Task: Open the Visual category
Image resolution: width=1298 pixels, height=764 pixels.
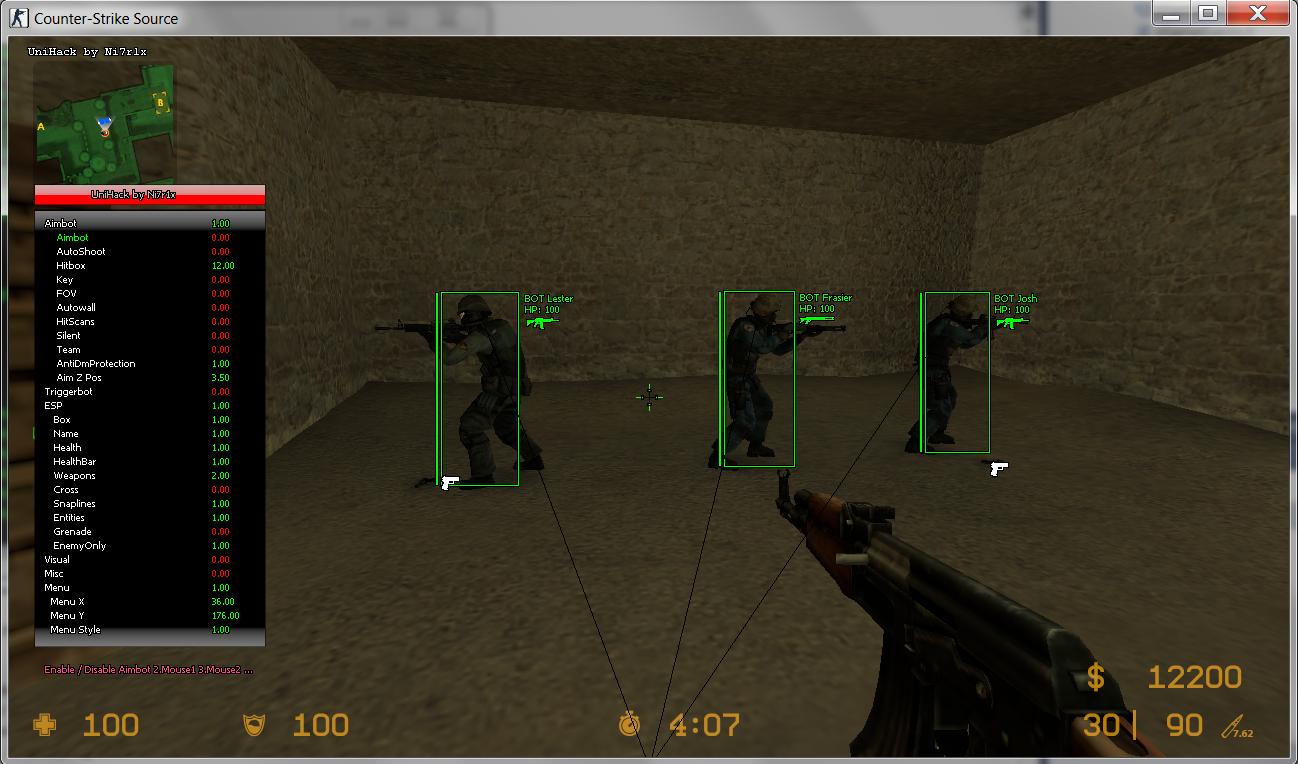Action: tap(57, 560)
